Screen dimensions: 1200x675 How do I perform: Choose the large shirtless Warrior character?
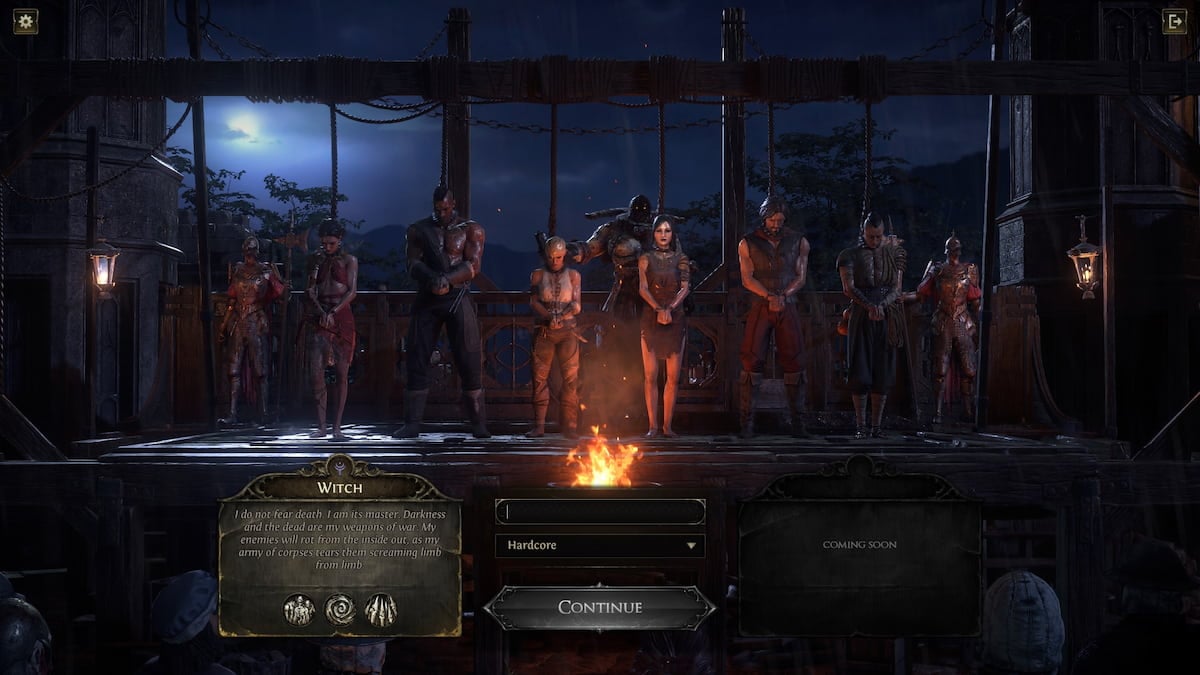coord(445,310)
